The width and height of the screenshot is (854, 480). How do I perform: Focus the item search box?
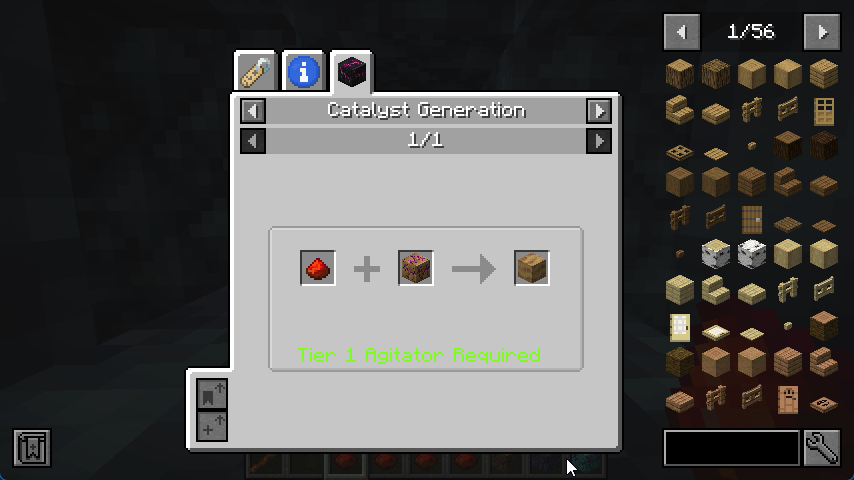click(732, 448)
